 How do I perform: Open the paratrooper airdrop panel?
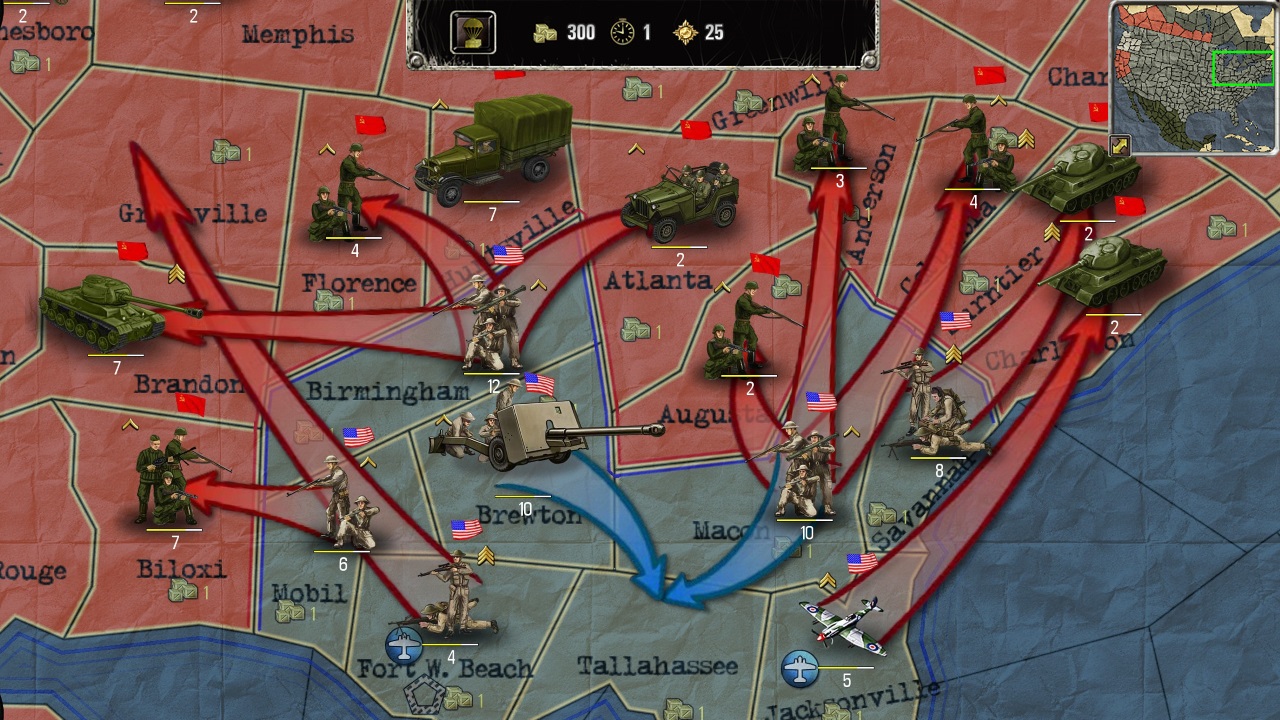click(474, 30)
